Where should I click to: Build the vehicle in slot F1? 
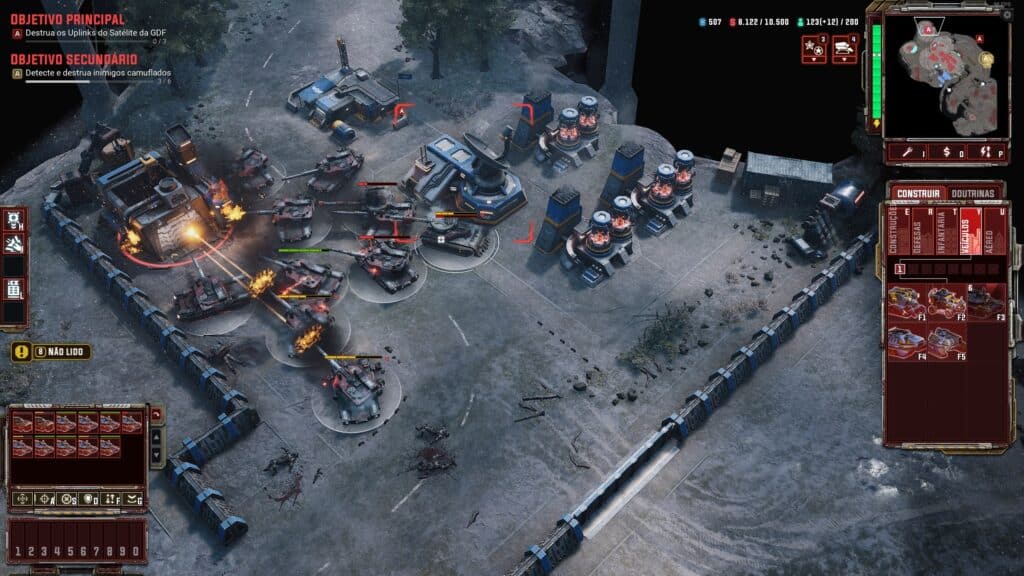[x=906, y=302]
